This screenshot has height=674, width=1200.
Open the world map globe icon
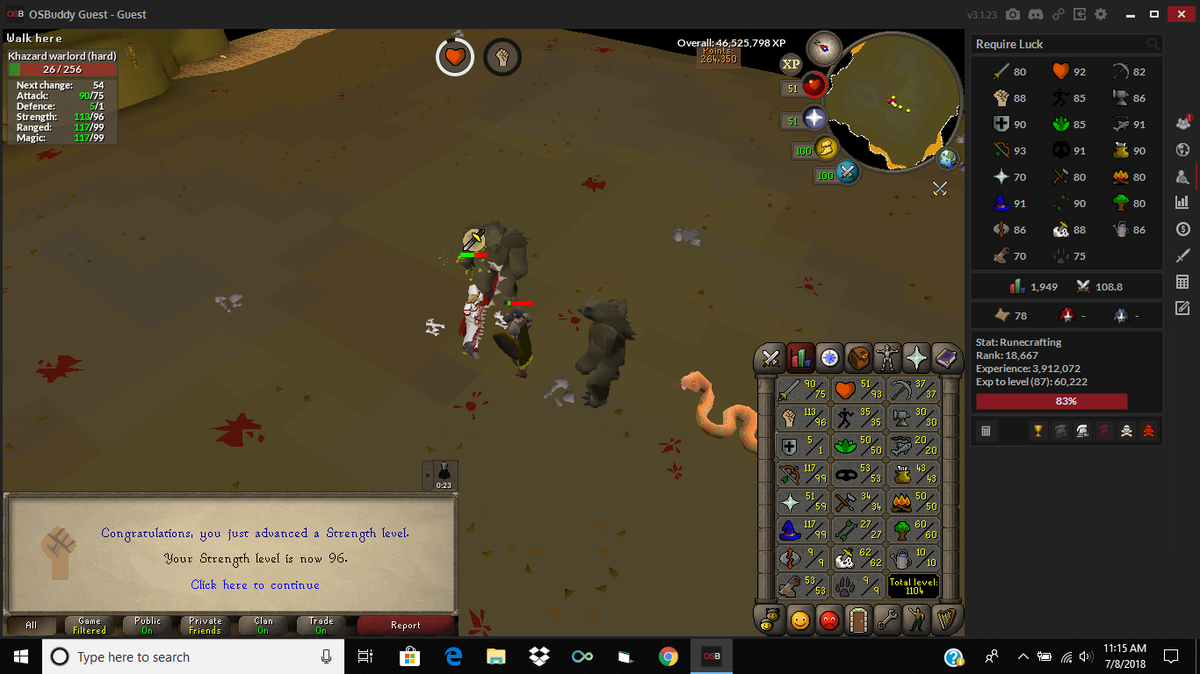(x=945, y=158)
